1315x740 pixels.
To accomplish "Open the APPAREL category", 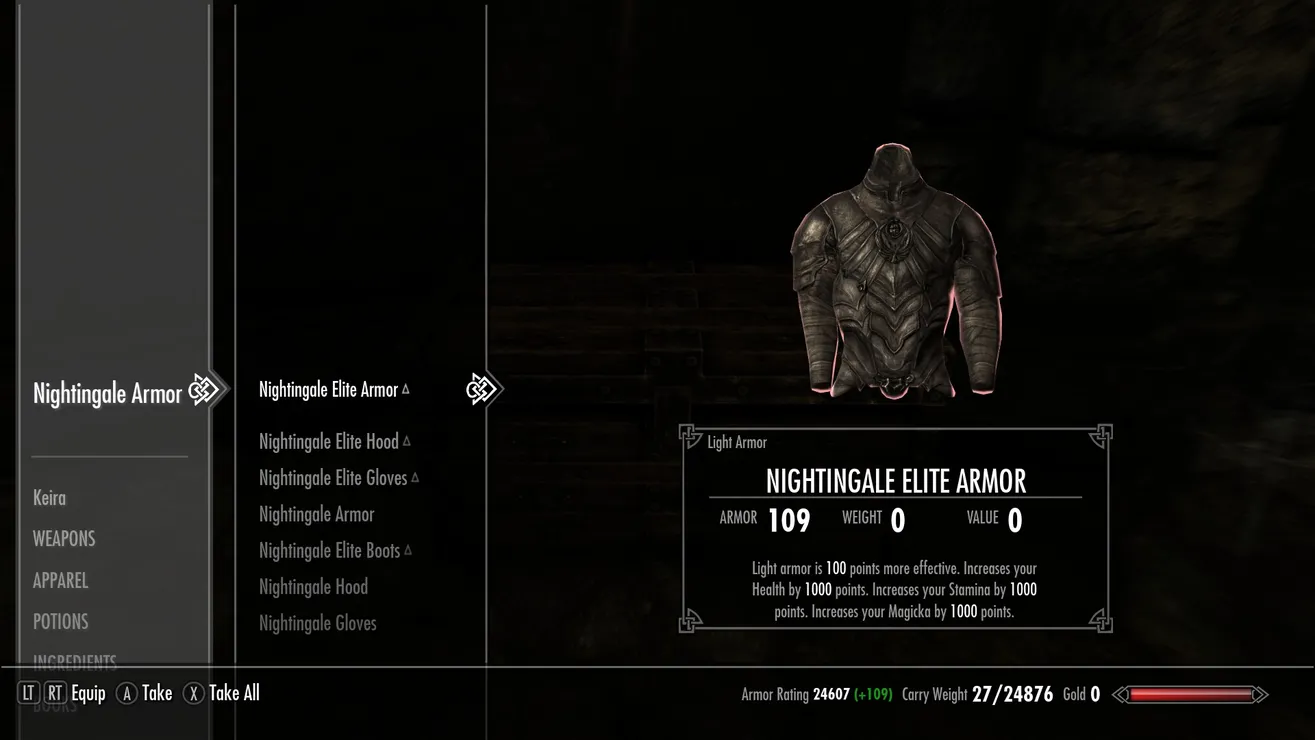I will (60, 580).
